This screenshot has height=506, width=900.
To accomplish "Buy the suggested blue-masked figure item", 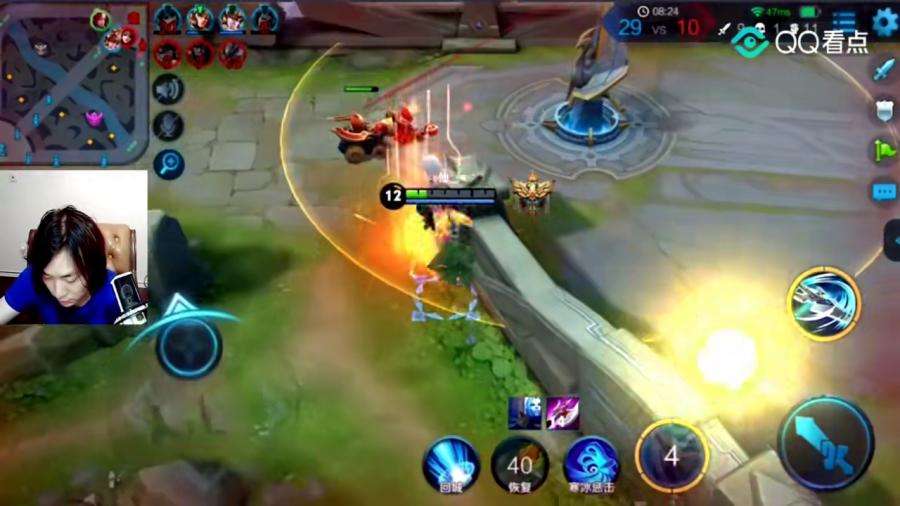I will point(525,412).
